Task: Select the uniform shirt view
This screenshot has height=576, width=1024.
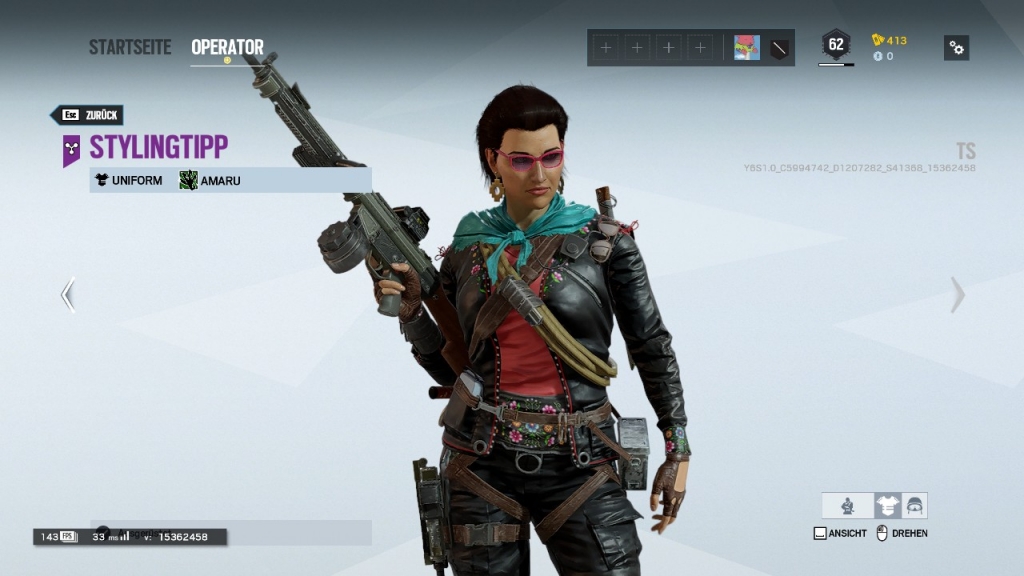Action: click(887, 505)
